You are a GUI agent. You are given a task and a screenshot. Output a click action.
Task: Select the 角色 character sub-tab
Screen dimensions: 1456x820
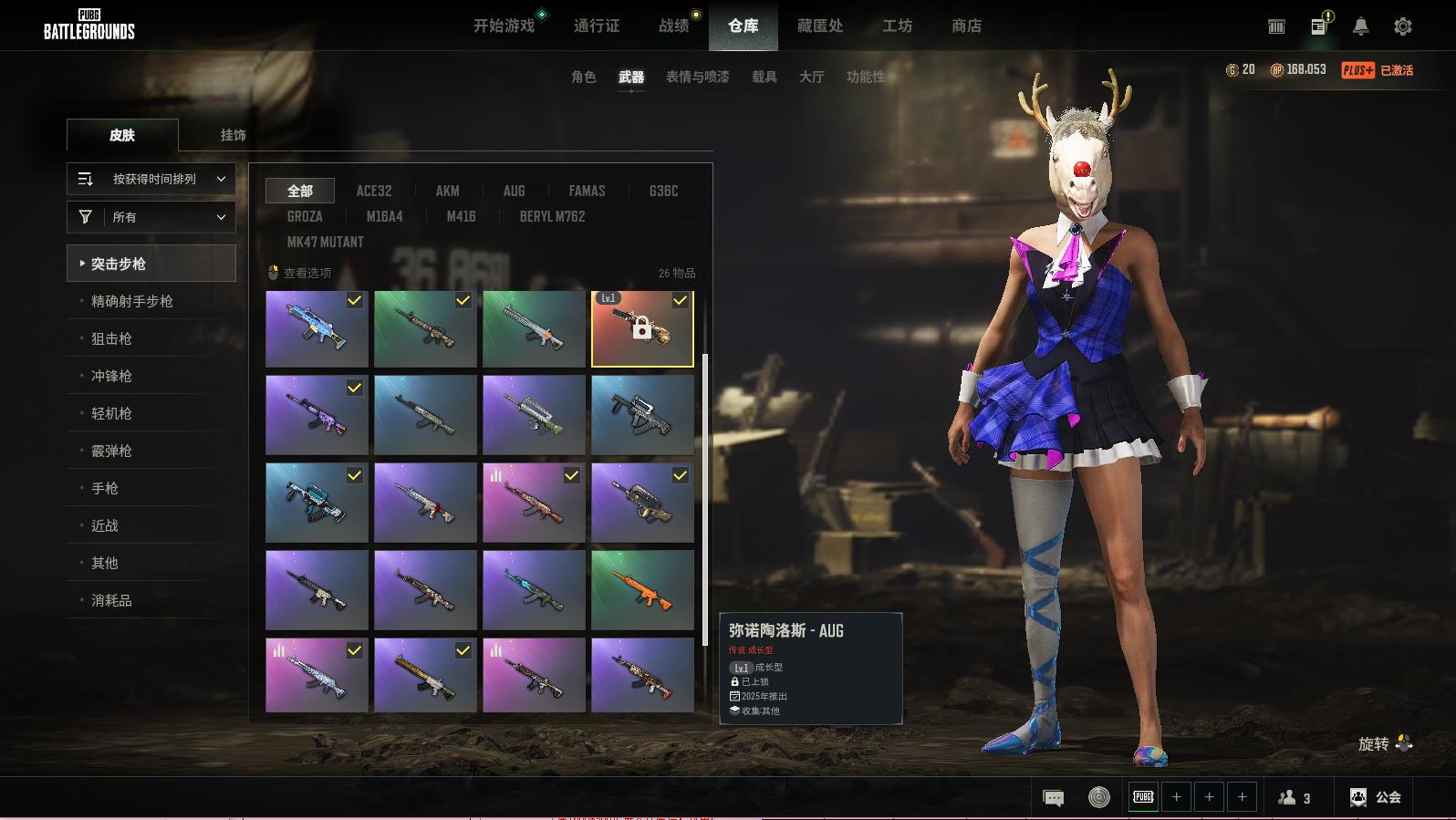point(583,77)
